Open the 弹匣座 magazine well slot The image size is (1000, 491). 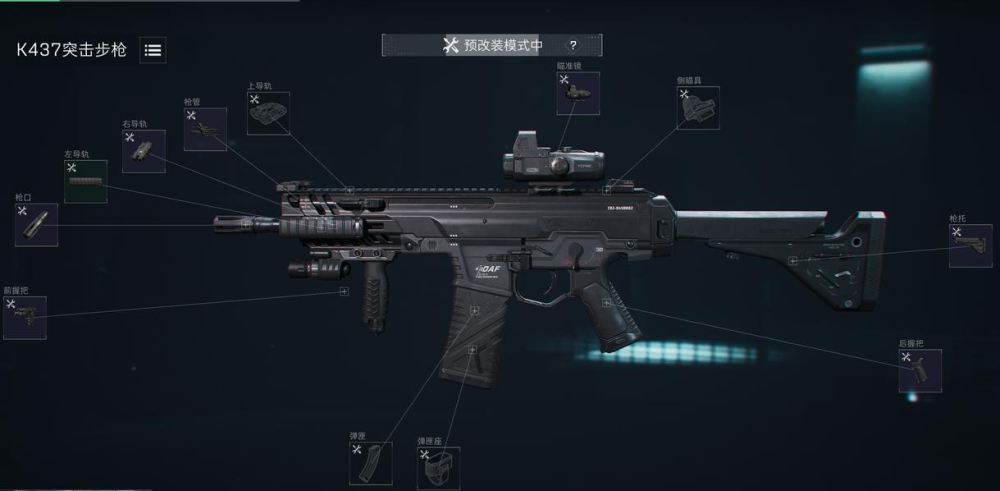click(x=438, y=468)
